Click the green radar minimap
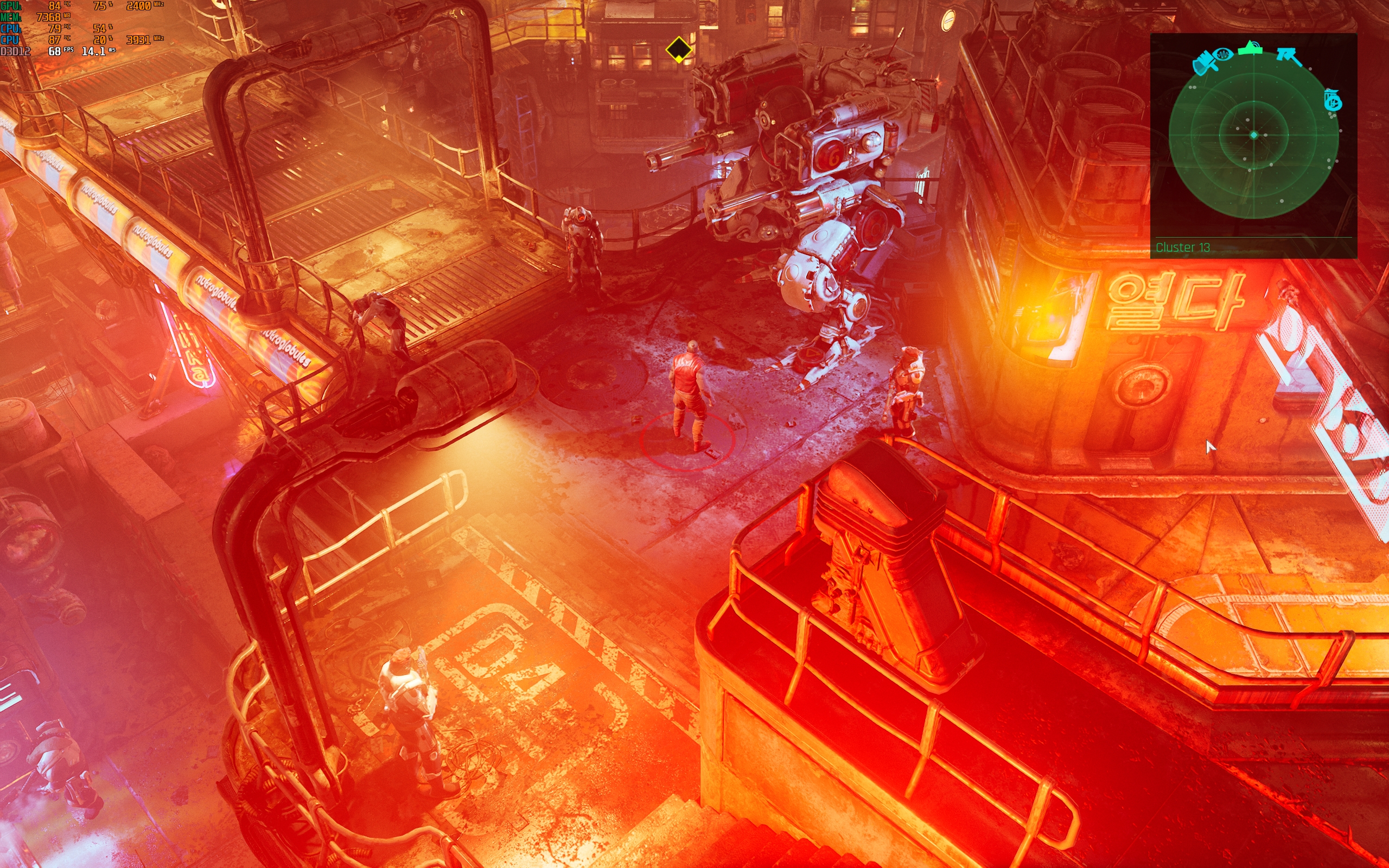 click(1253, 136)
